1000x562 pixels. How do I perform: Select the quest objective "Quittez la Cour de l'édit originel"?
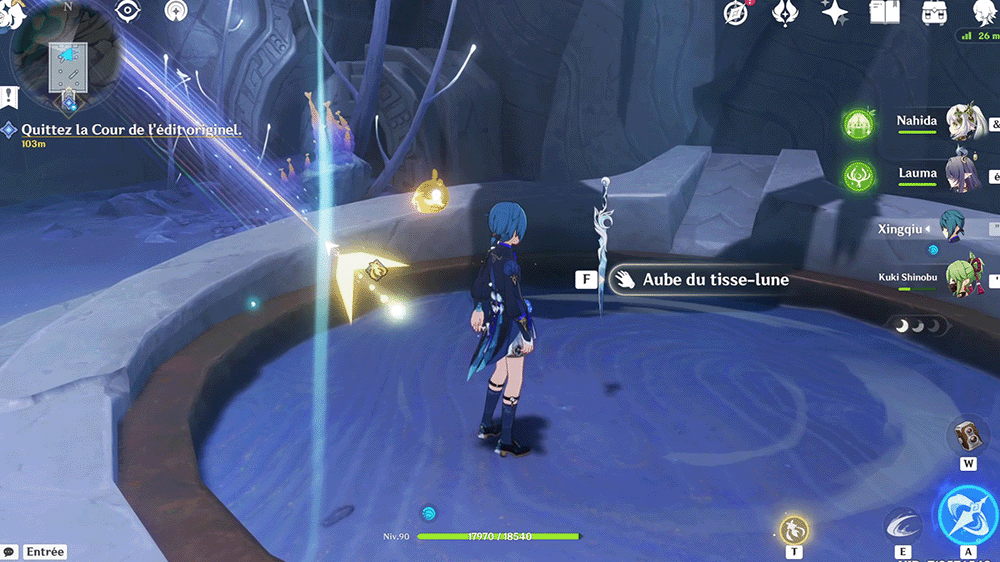tap(130, 130)
